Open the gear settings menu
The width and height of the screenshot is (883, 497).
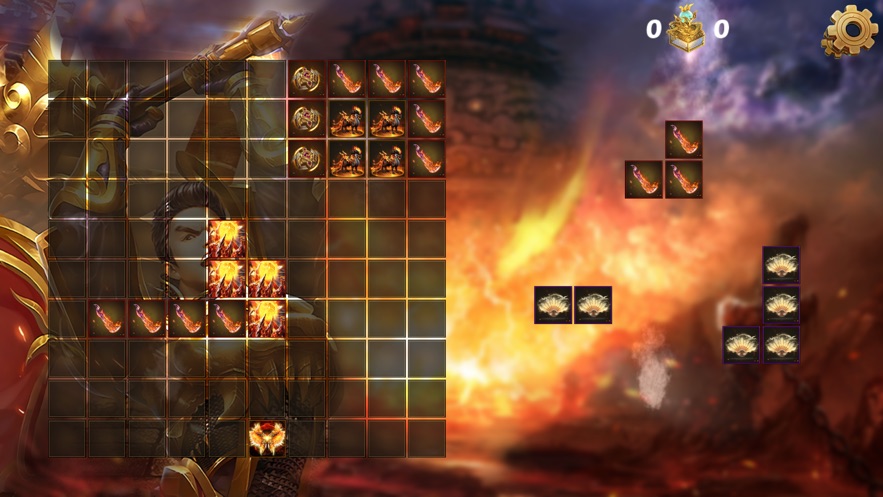coord(850,31)
